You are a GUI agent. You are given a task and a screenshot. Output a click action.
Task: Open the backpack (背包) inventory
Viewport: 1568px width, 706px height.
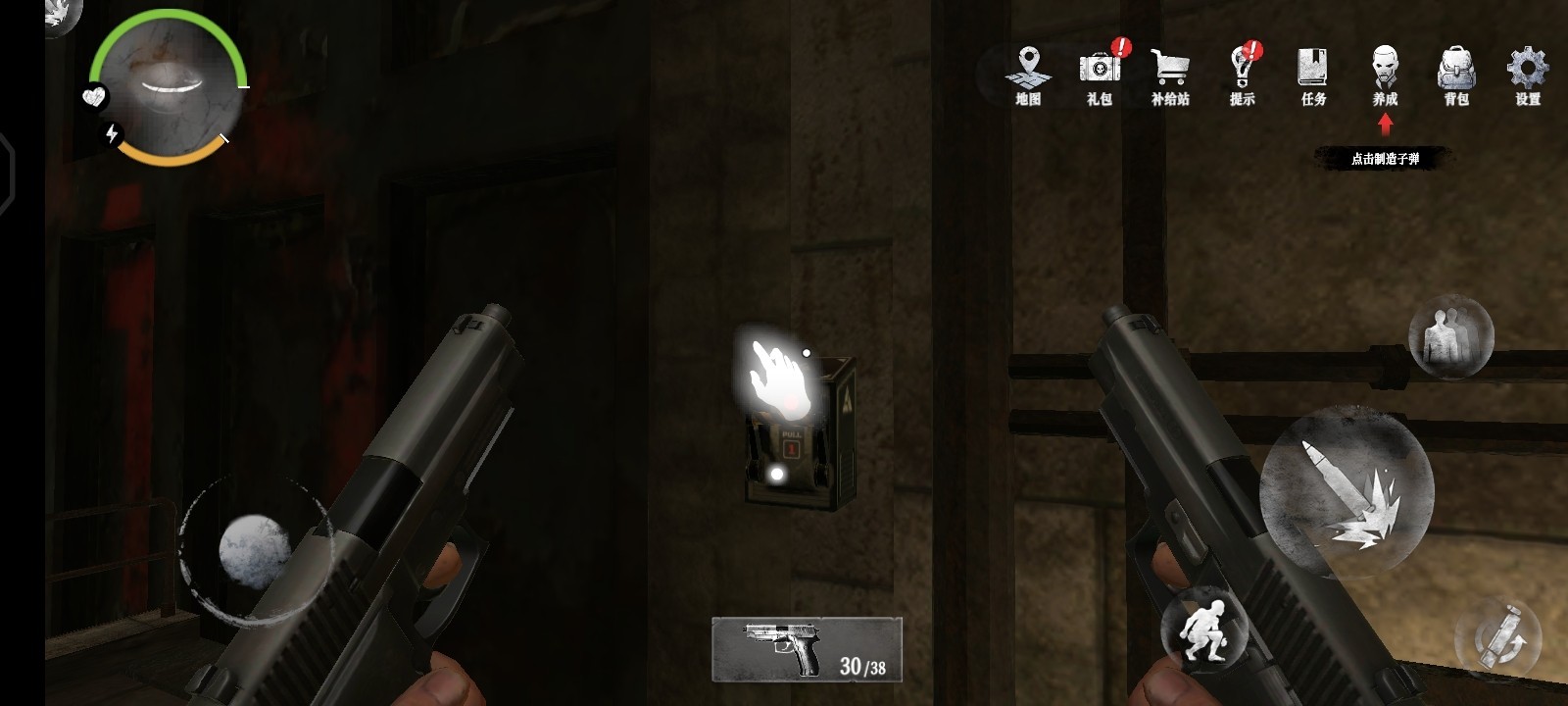1456,75
